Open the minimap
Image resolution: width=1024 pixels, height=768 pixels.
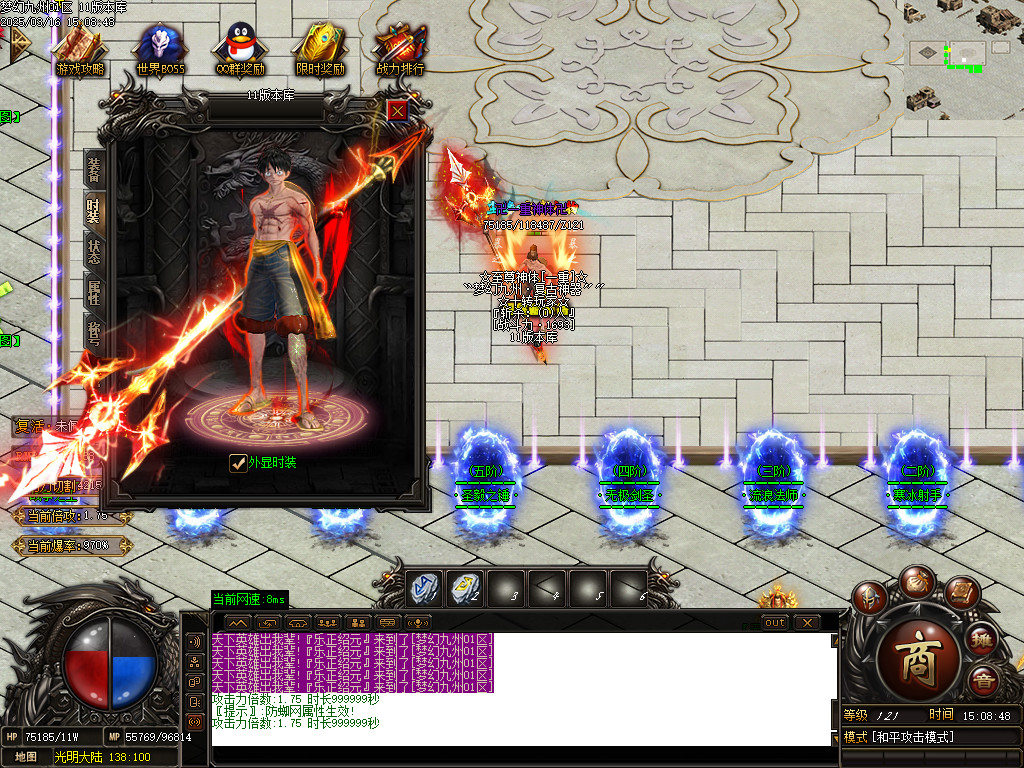click(963, 60)
